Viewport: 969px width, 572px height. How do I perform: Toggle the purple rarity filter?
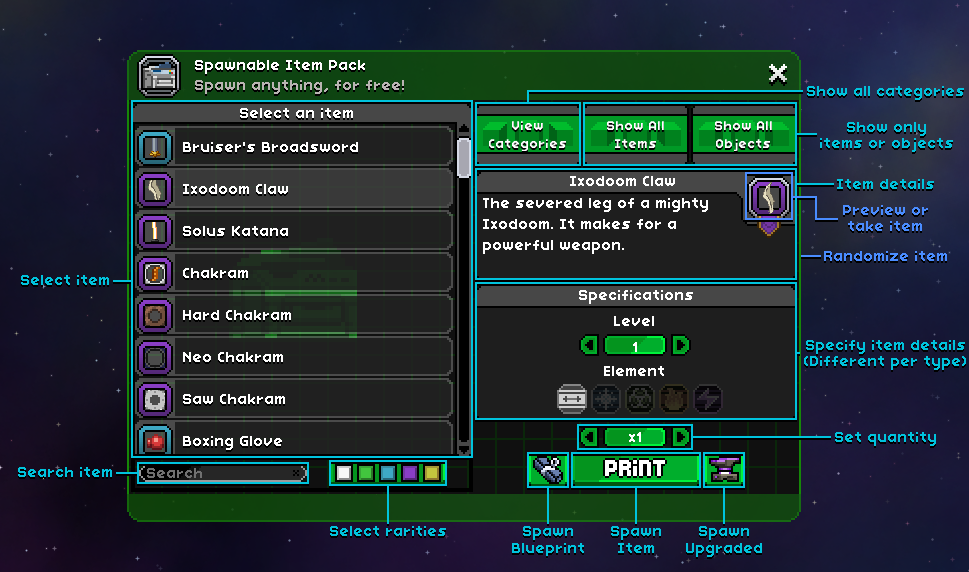(x=410, y=473)
